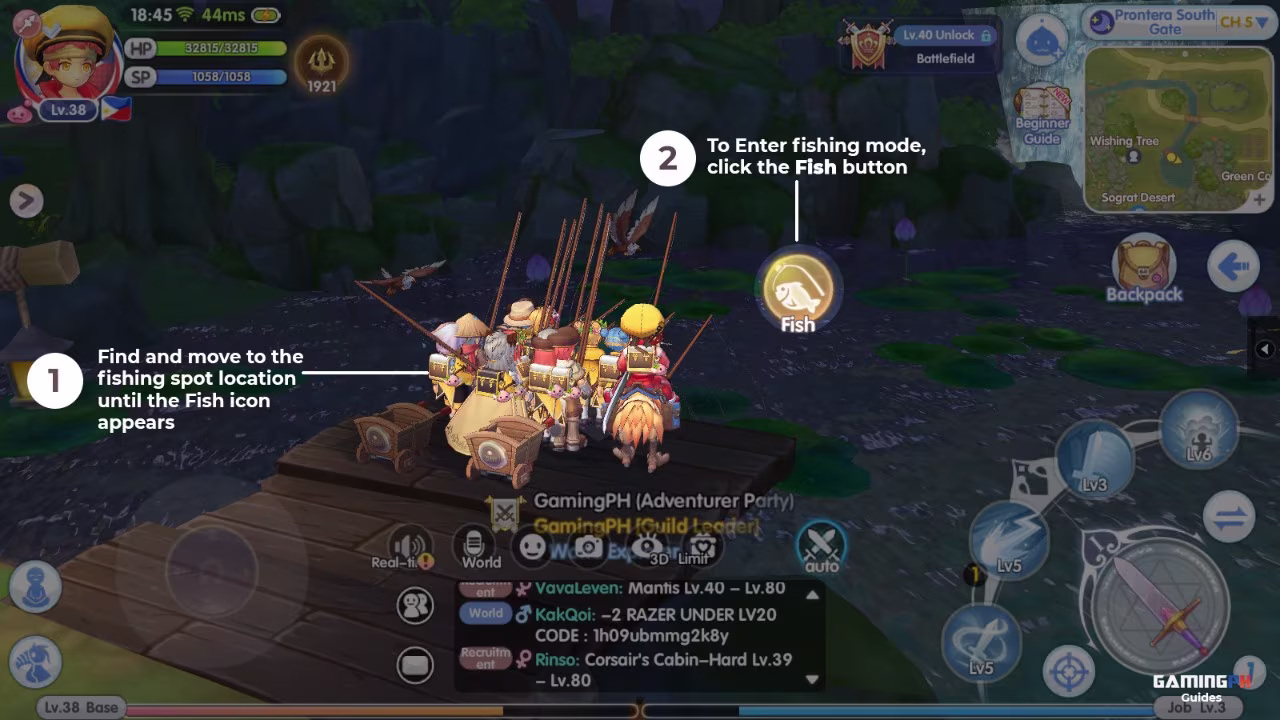This screenshot has width=1280, height=720.
Task: Click the blue back arrow button
Action: coord(1231,268)
